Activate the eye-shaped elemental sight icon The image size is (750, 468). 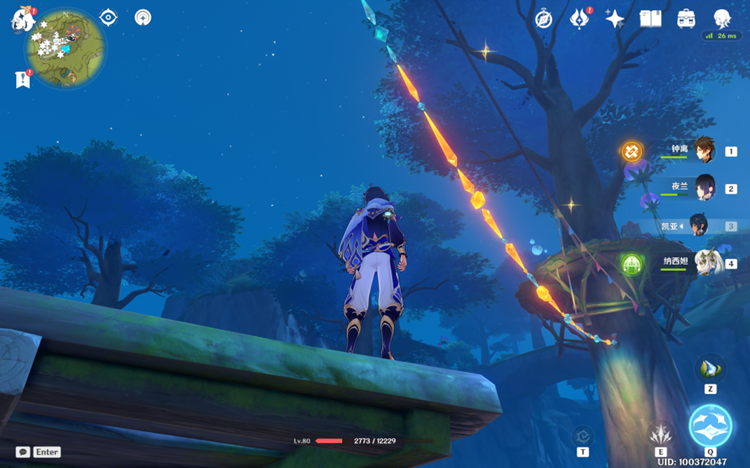pyautogui.click(x=109, y=17)
